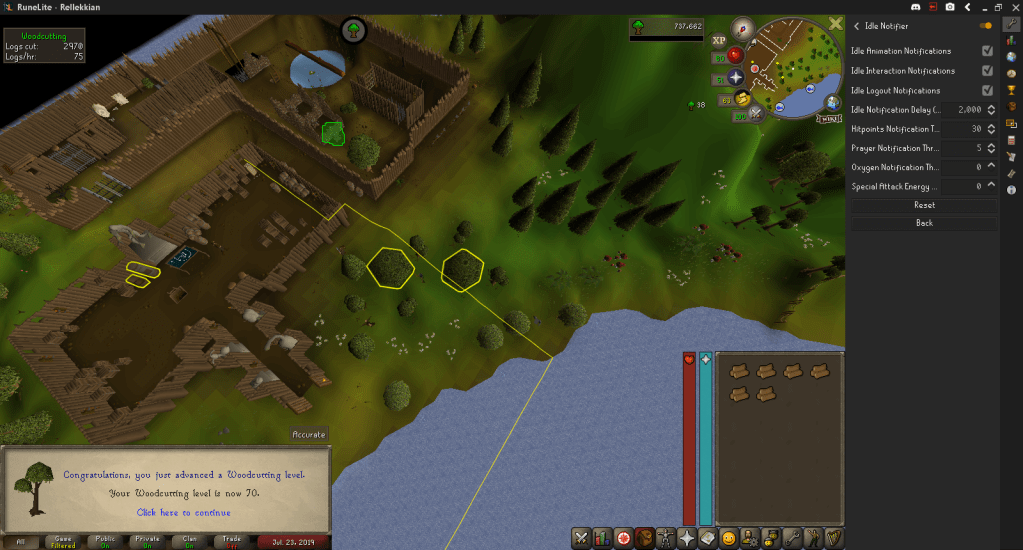This screenshot has width=1023, height=550.
Task: Open the Spellbook tab
Action: click(x=708, y=538)
